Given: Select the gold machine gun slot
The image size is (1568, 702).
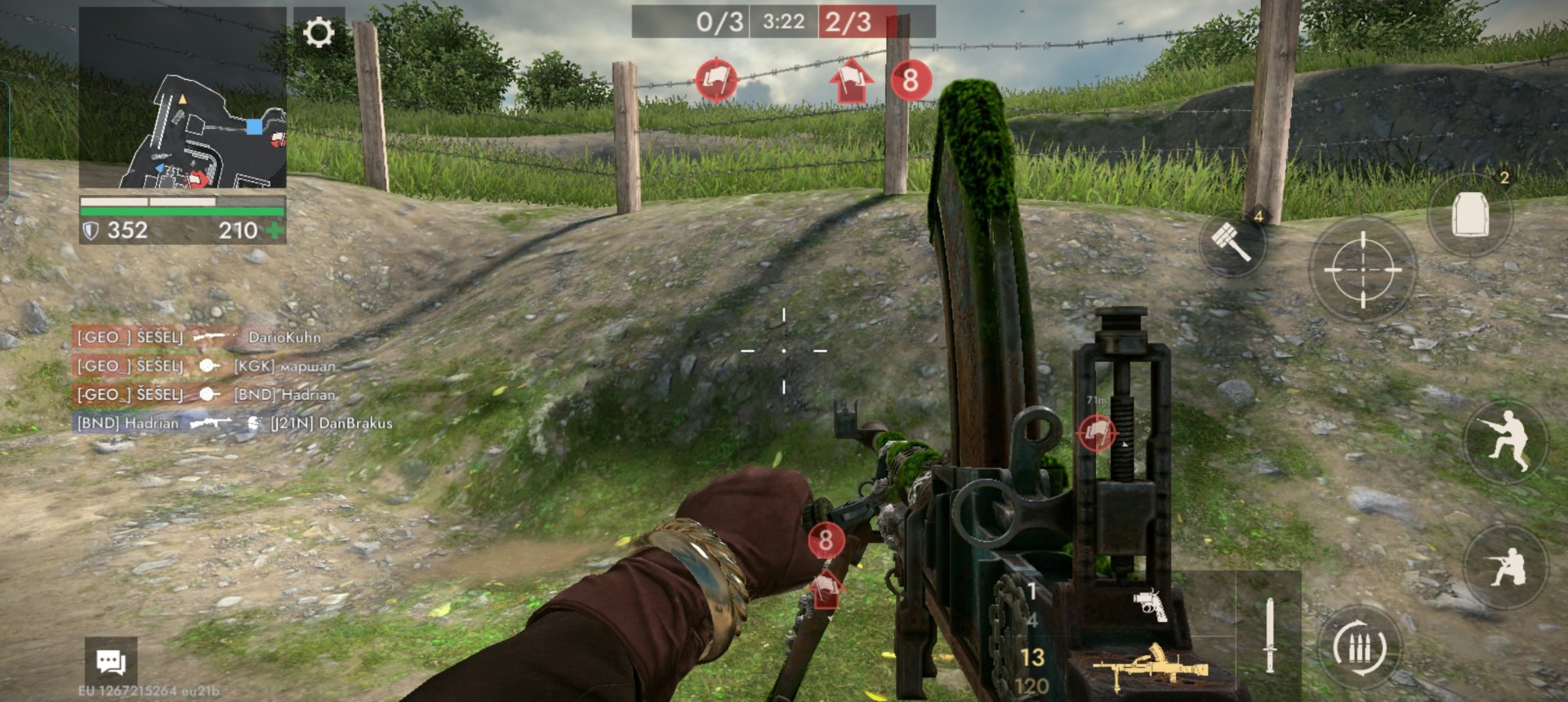Looking at the screenshot, I should [1151, 667].
